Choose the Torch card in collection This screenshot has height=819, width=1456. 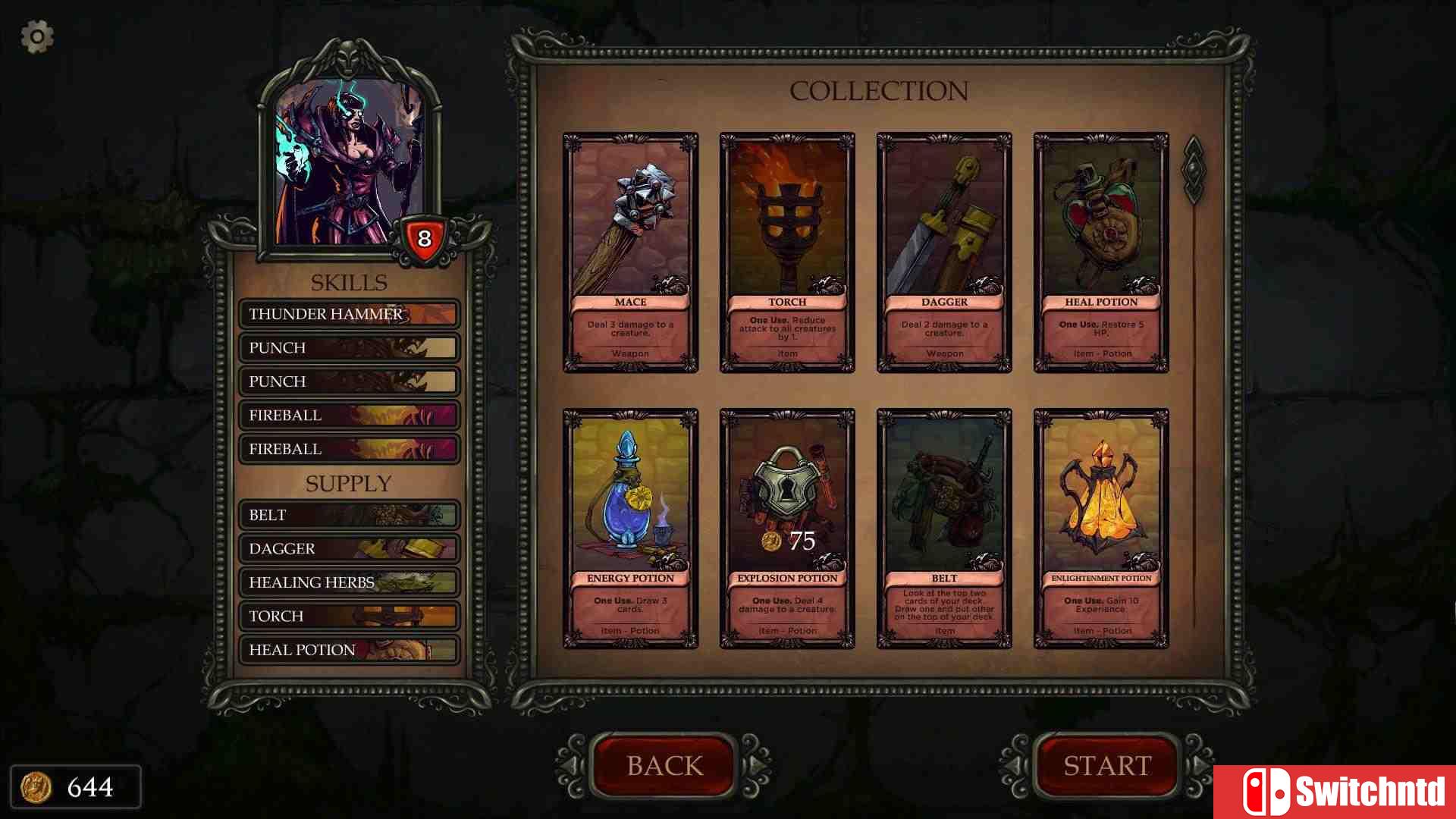(x=787, y=253)
